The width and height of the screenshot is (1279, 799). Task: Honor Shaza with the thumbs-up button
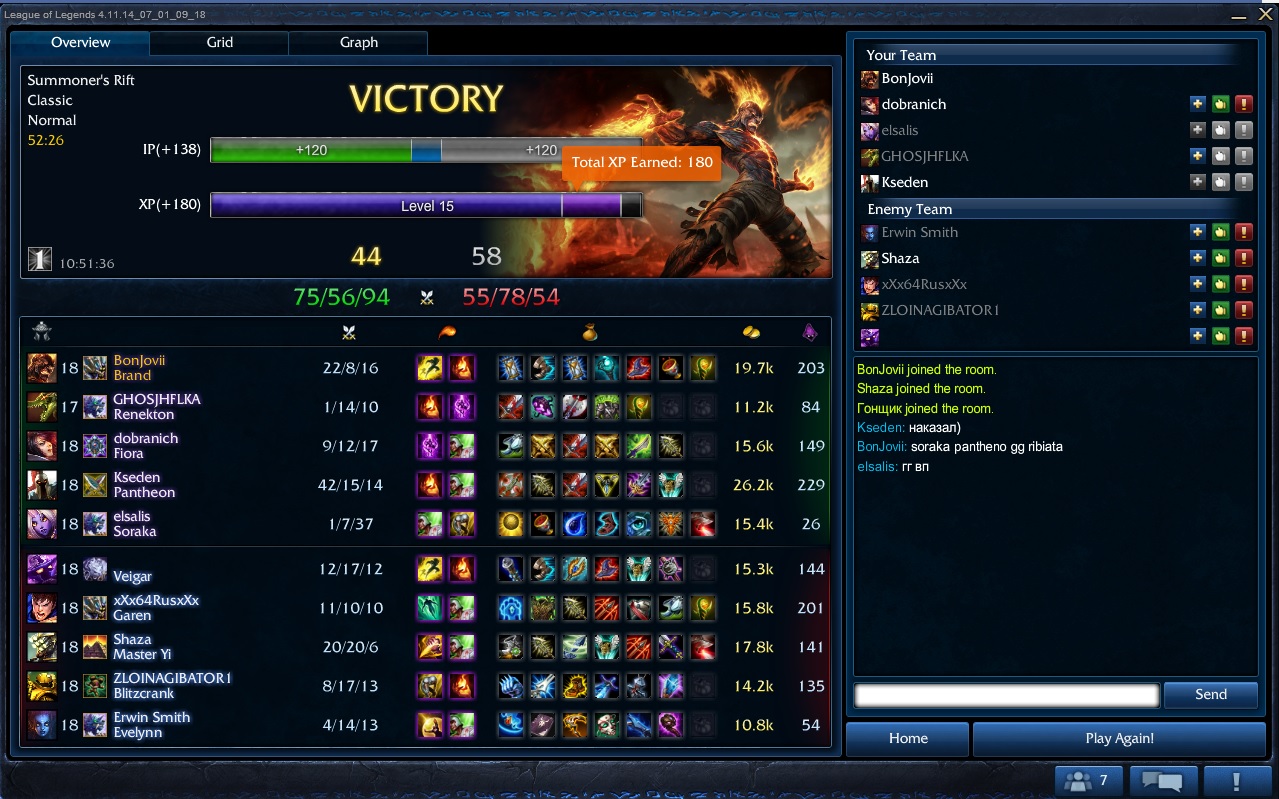(1220, 259)
